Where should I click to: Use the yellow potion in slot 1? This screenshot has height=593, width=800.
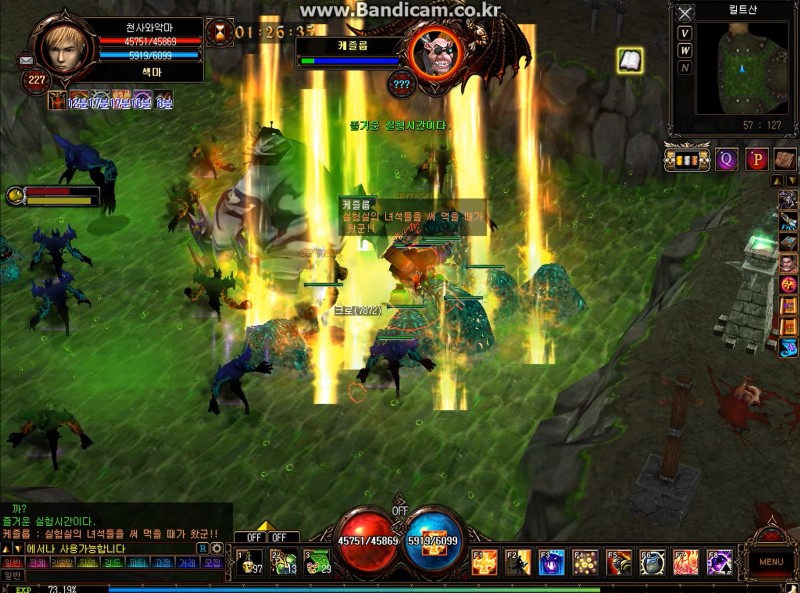(249, 562)
